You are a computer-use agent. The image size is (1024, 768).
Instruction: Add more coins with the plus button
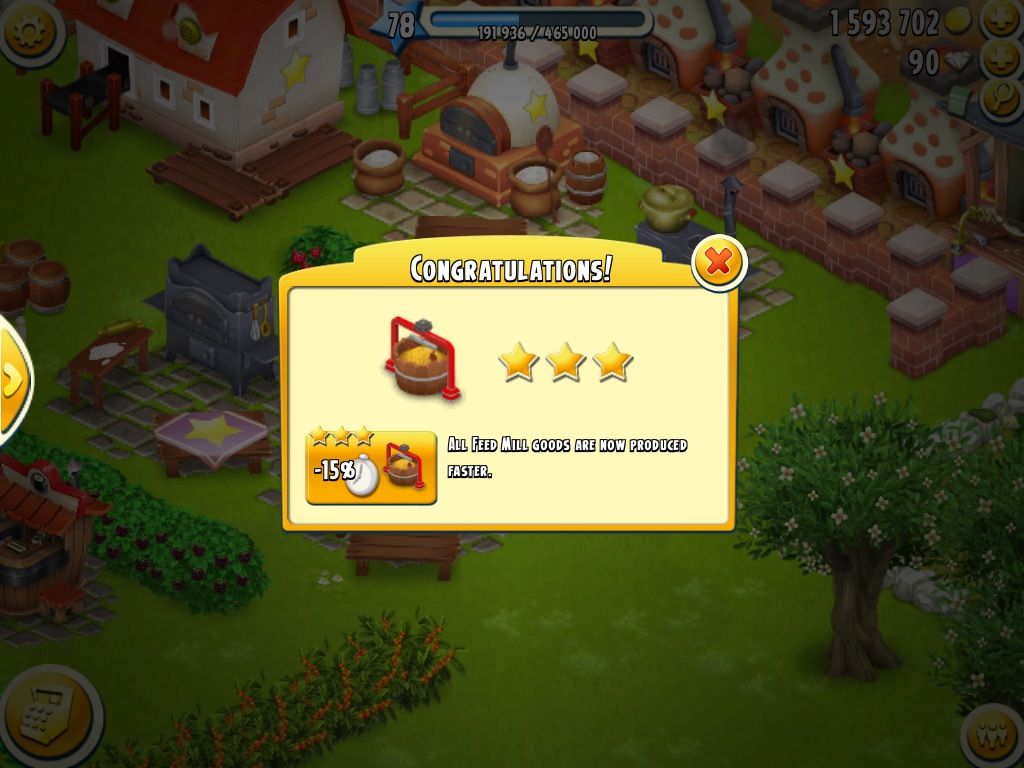1001,18
